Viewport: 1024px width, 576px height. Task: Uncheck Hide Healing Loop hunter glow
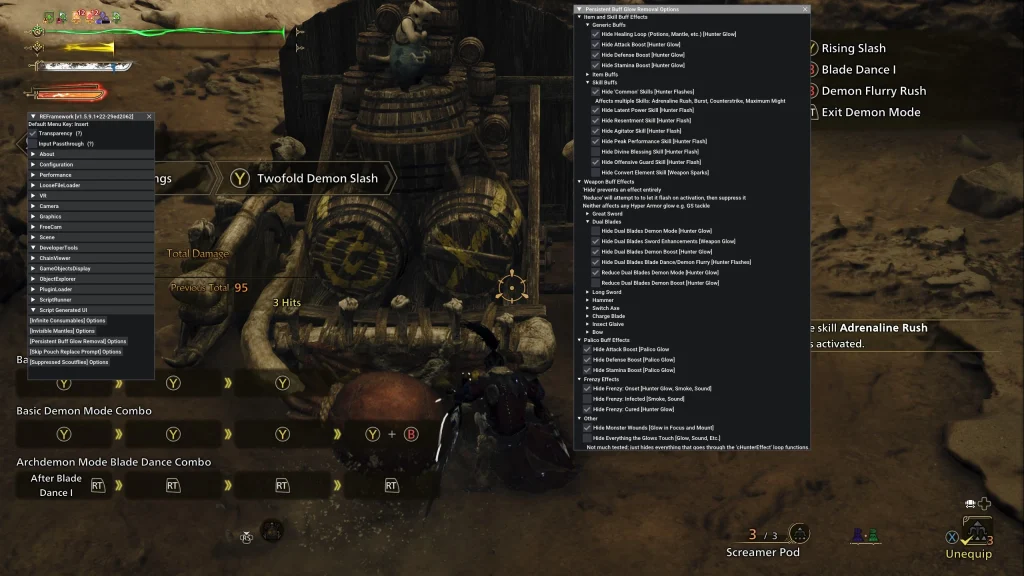click(596, 33)
